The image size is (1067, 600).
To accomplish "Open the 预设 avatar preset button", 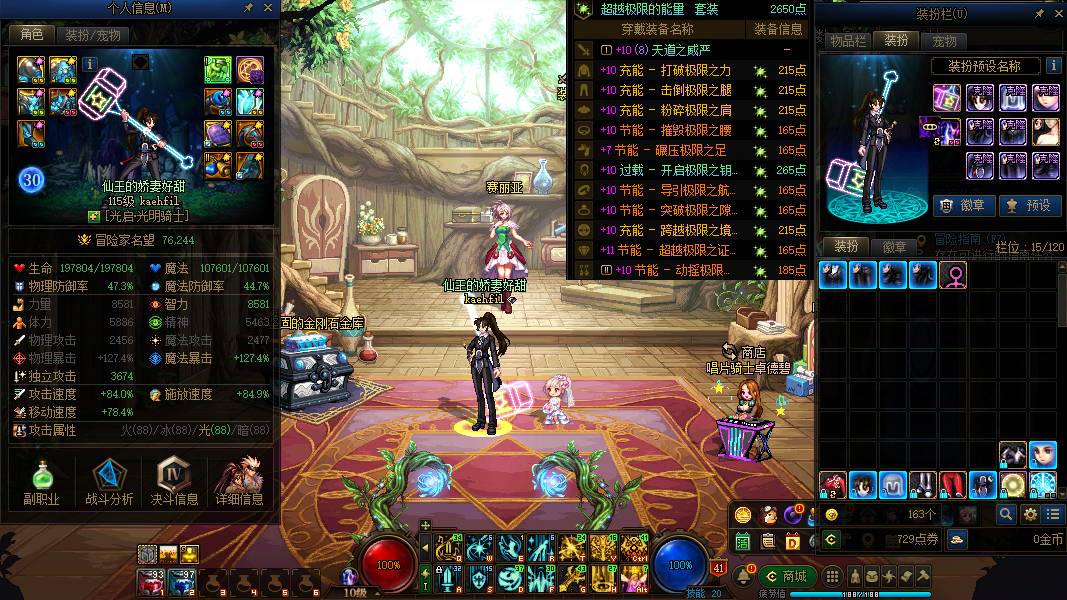I will [1029, 205].
